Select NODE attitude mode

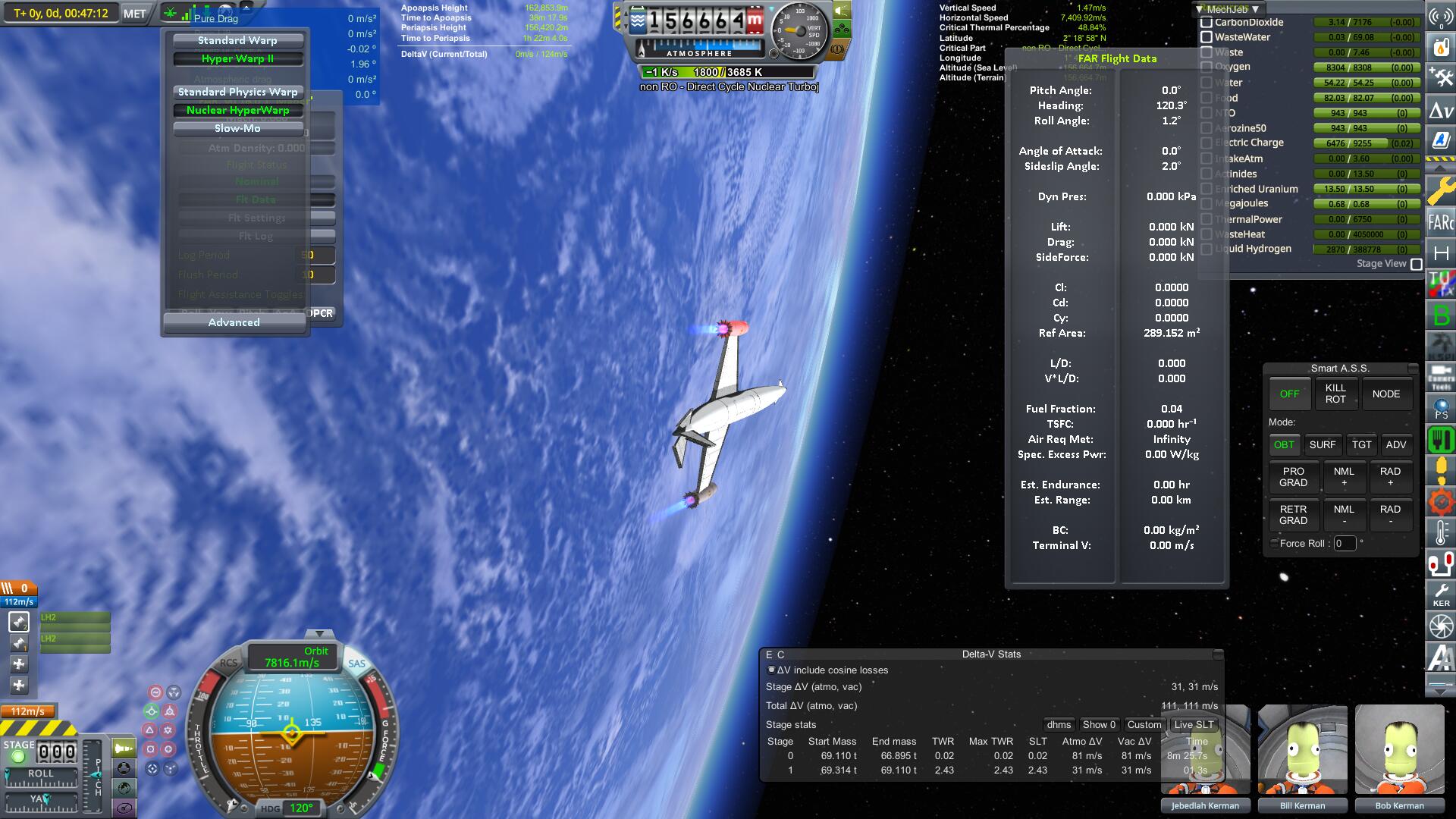(x=1385, y=394)
